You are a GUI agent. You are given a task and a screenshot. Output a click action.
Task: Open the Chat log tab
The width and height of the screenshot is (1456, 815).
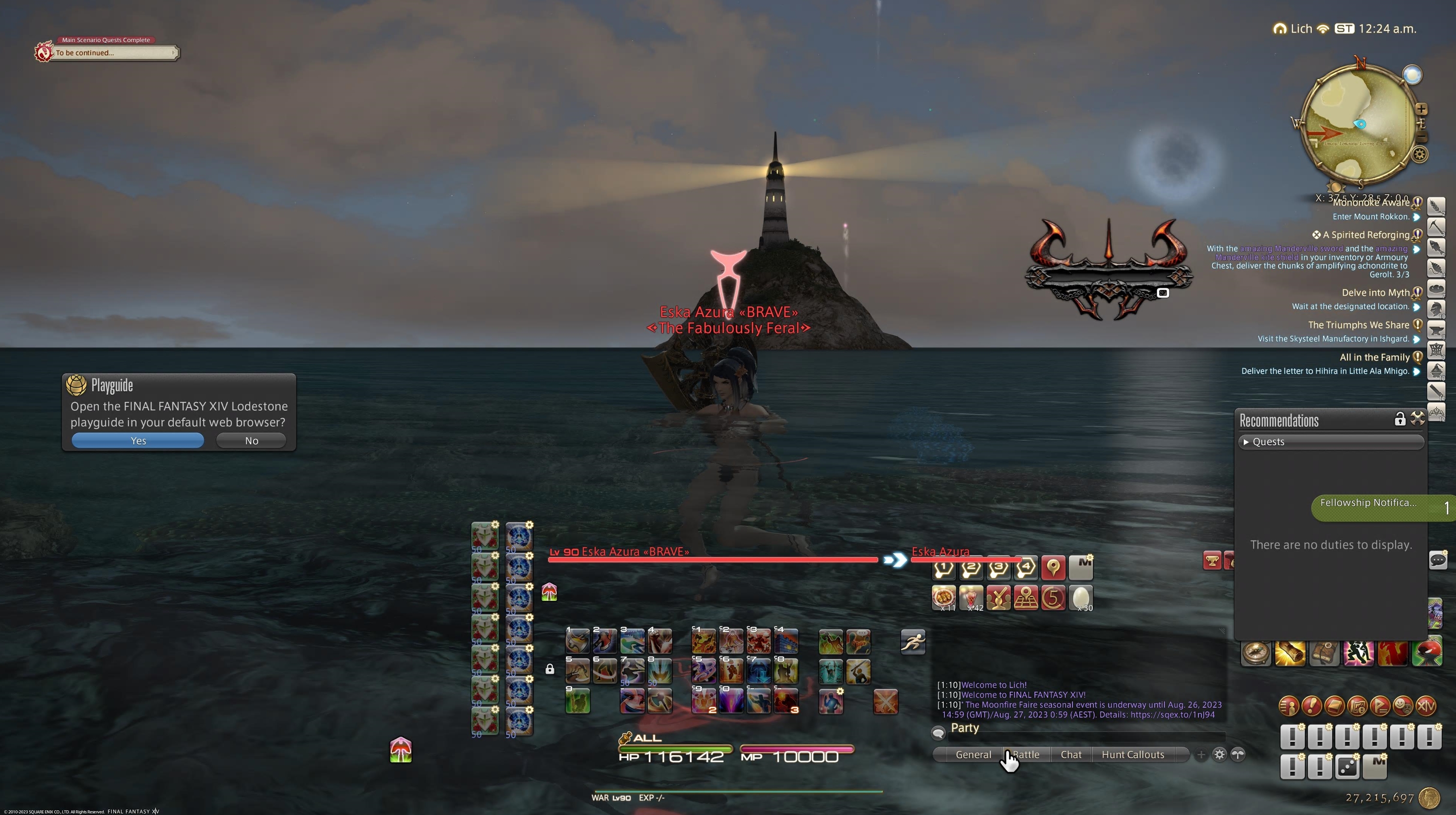(1070, 755)
